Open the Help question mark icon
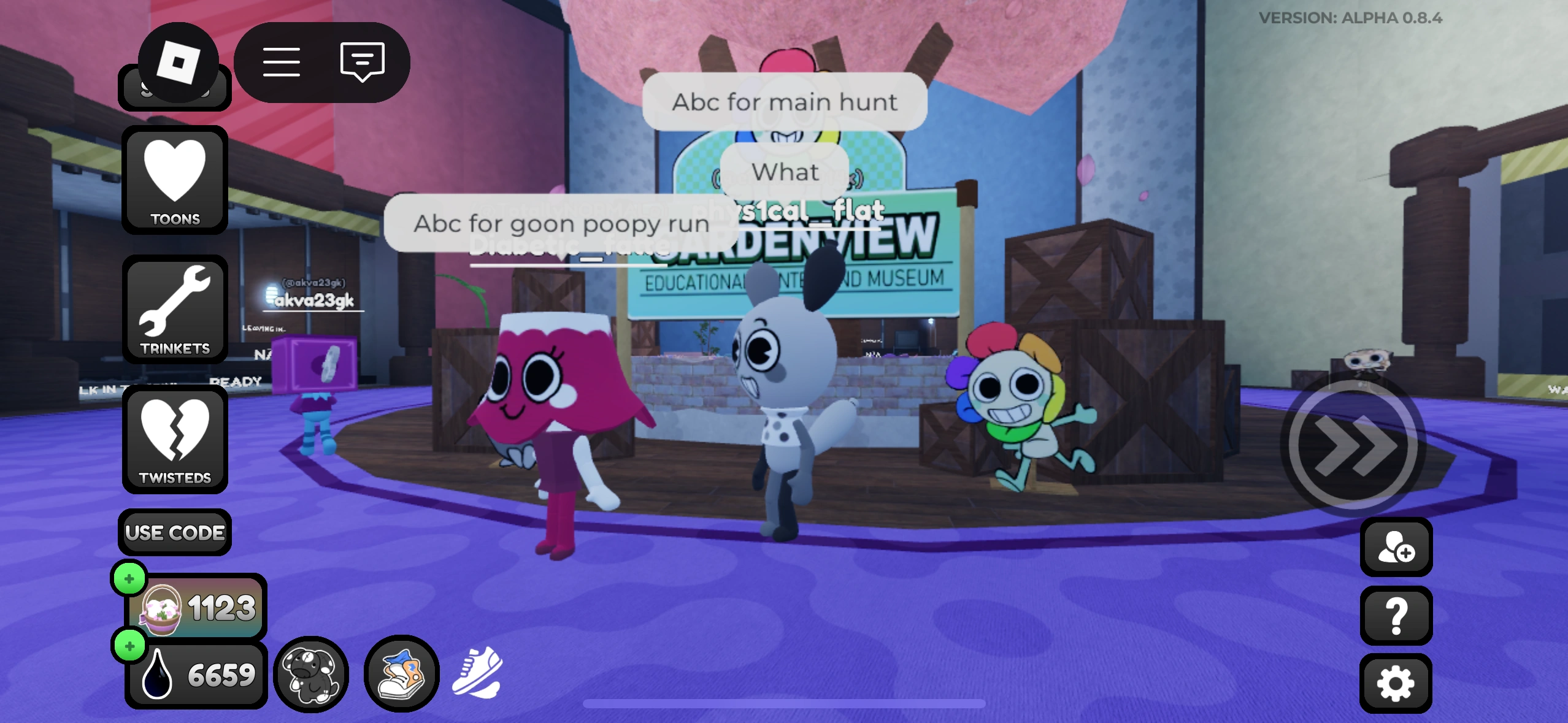 pyautogui.click(x=1396, y=615)
